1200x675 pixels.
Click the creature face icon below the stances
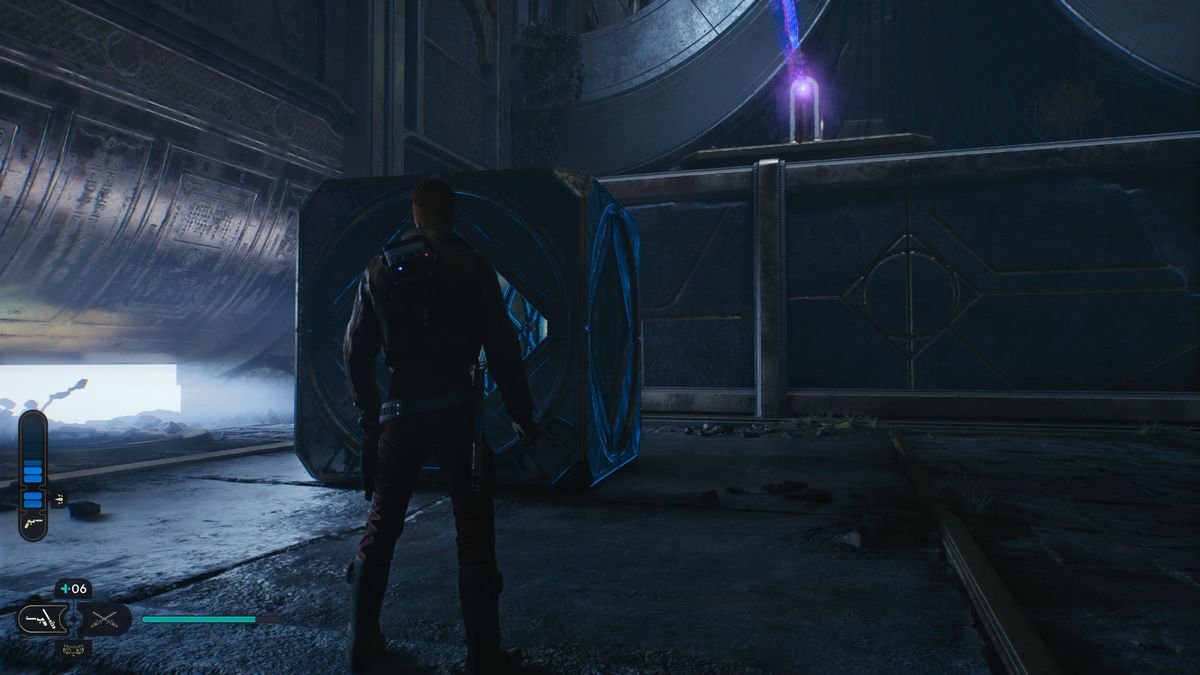pyautogui.click(x=73, y=649)
